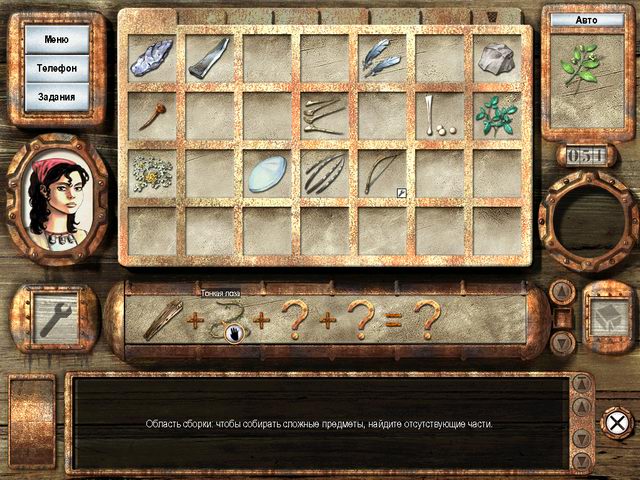Click the result question mark slot
This screenshot has height=480, width=640.
point(428,320)
